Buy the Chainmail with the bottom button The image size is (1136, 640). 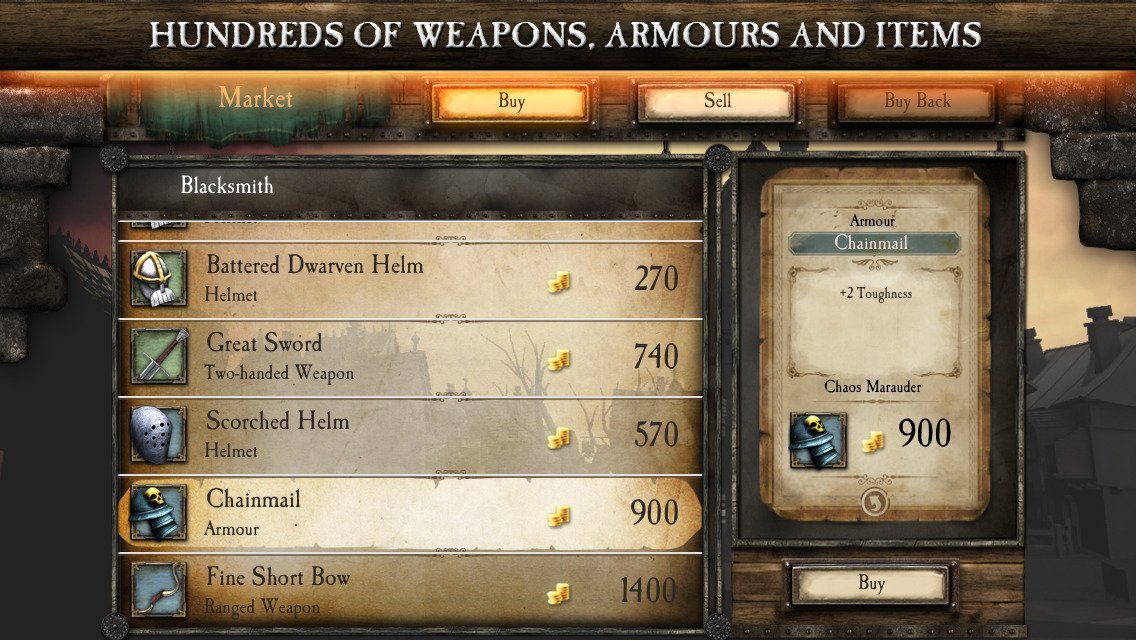click(x=870, y=584)
